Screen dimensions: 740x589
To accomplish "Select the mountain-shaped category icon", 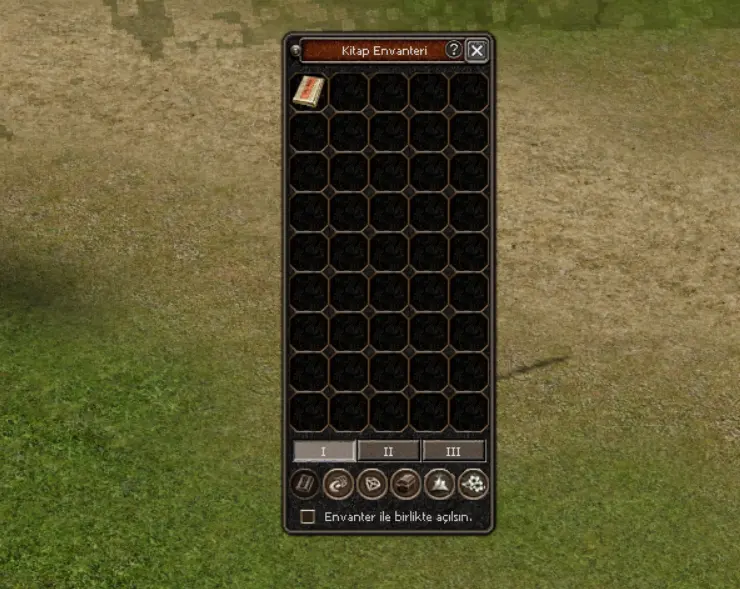I will coord(439,484).
